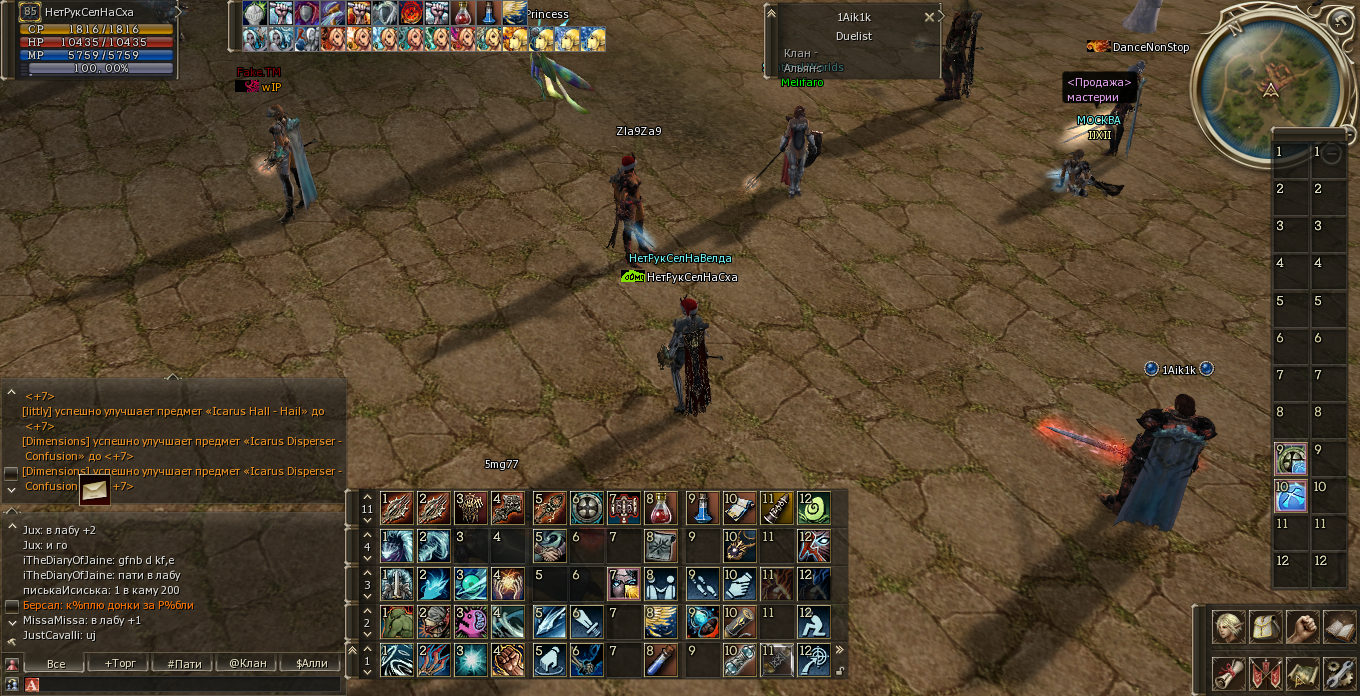Switch to the Все chat tab
The image size is (1360, 696).
coord(56,663)
